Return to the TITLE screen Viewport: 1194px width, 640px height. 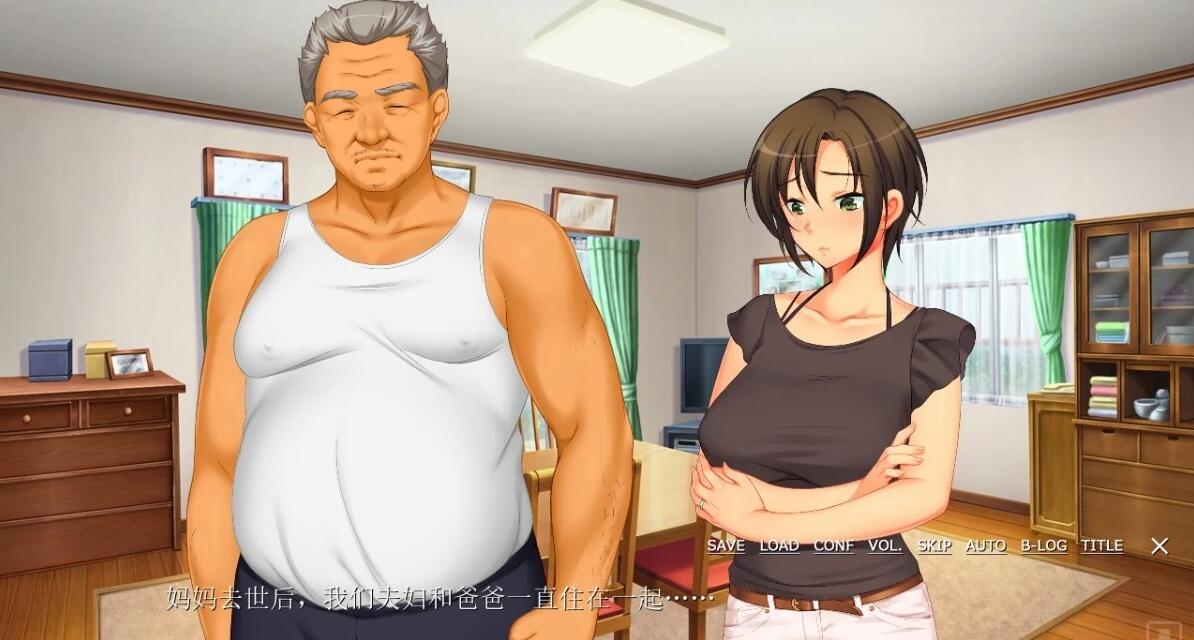(1101, 546)
